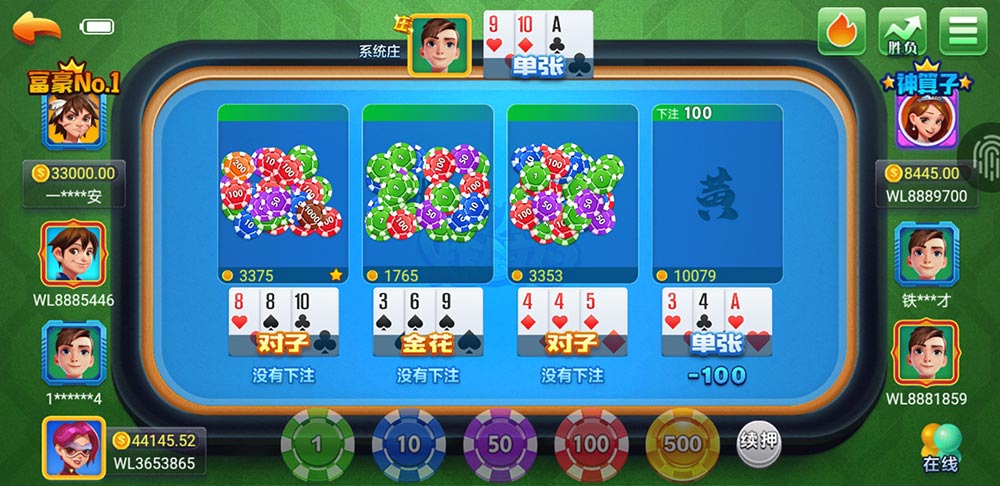View player WL8881859's avatar
The image size is (1000, 486).
pos(926,355)
